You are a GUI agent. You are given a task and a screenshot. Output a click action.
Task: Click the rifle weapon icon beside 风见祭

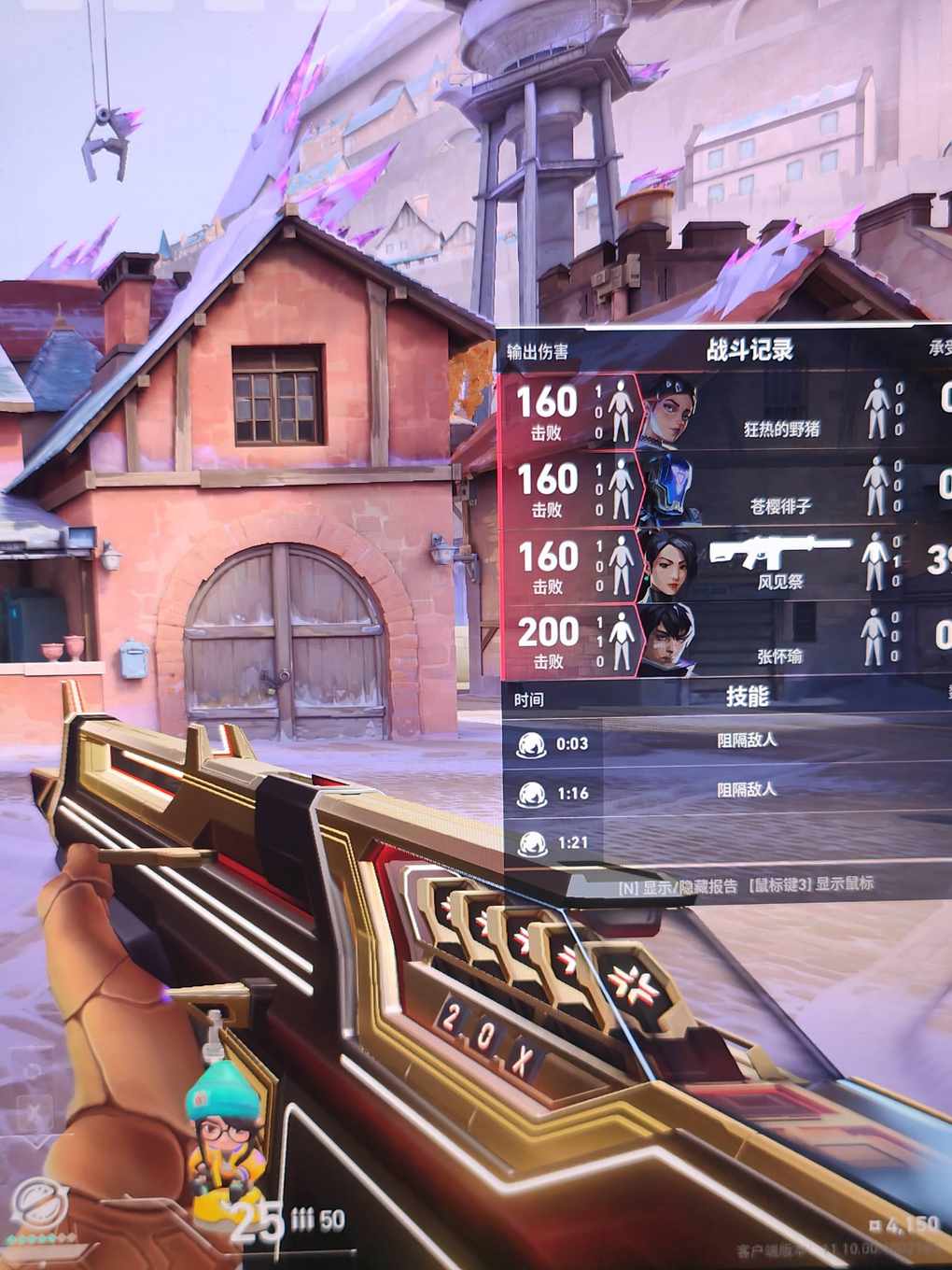pyautogui.click(x=780, y=551)
